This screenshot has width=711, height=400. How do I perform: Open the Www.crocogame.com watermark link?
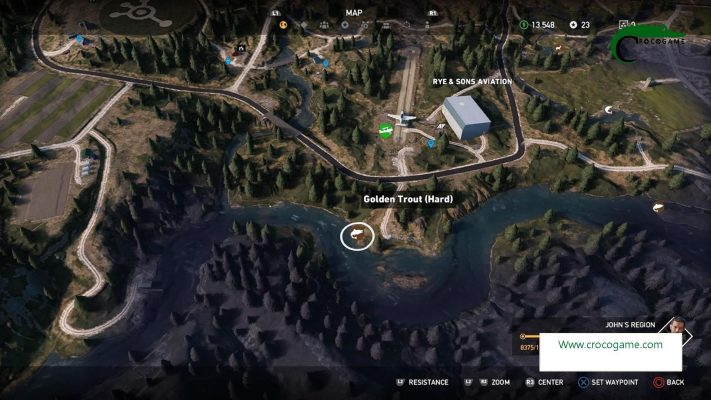(x=610, y=345)
